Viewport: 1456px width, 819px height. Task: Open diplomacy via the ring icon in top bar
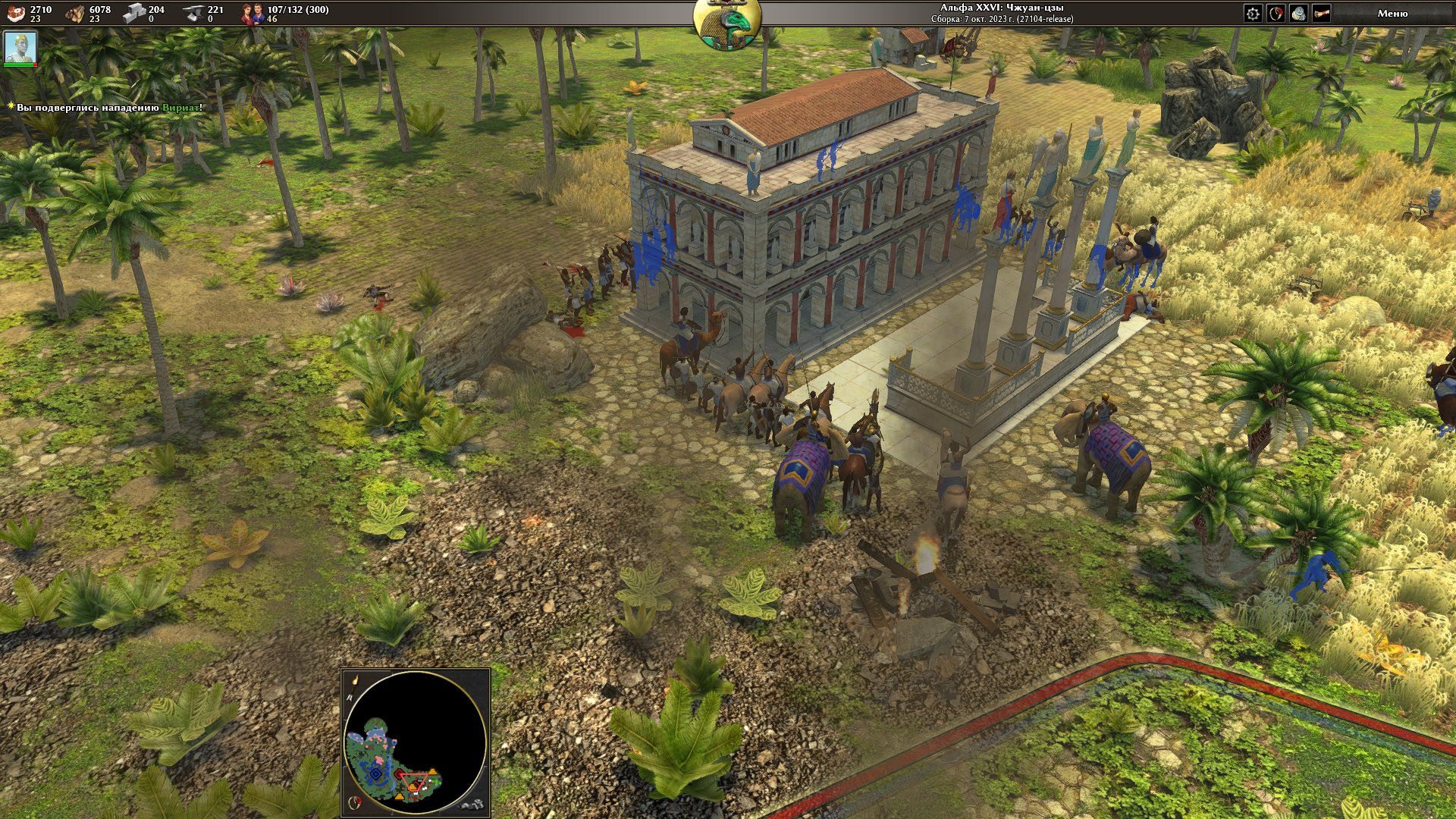1276,14
